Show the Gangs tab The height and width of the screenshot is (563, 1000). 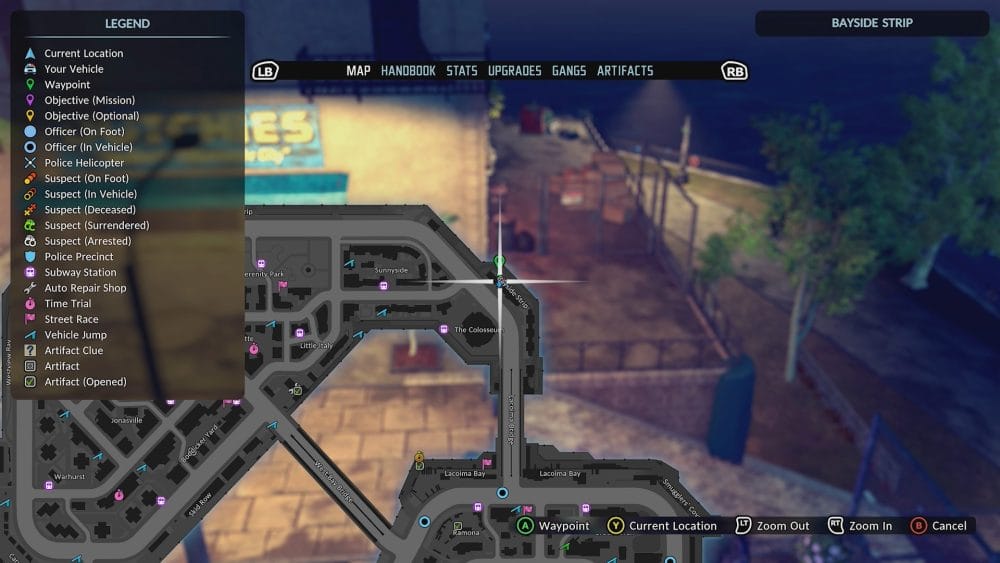569,71
